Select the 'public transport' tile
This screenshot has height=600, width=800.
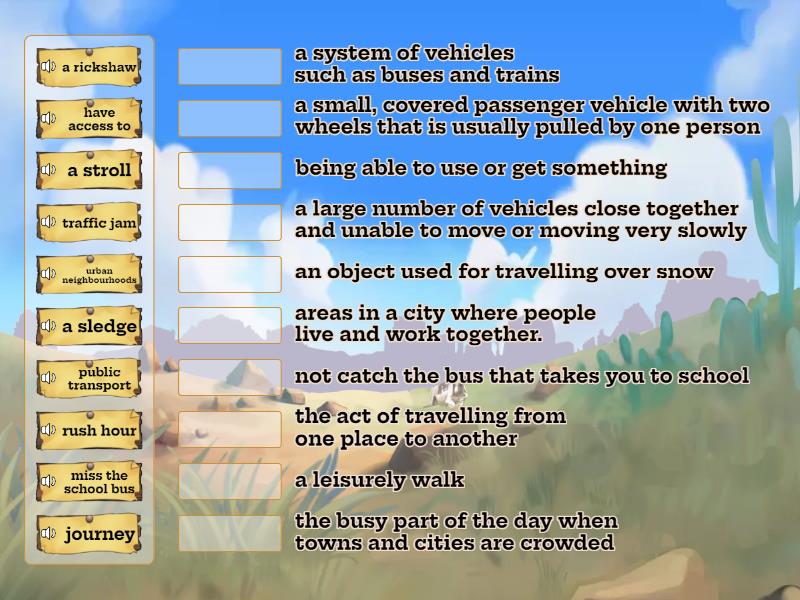(98, 379)
